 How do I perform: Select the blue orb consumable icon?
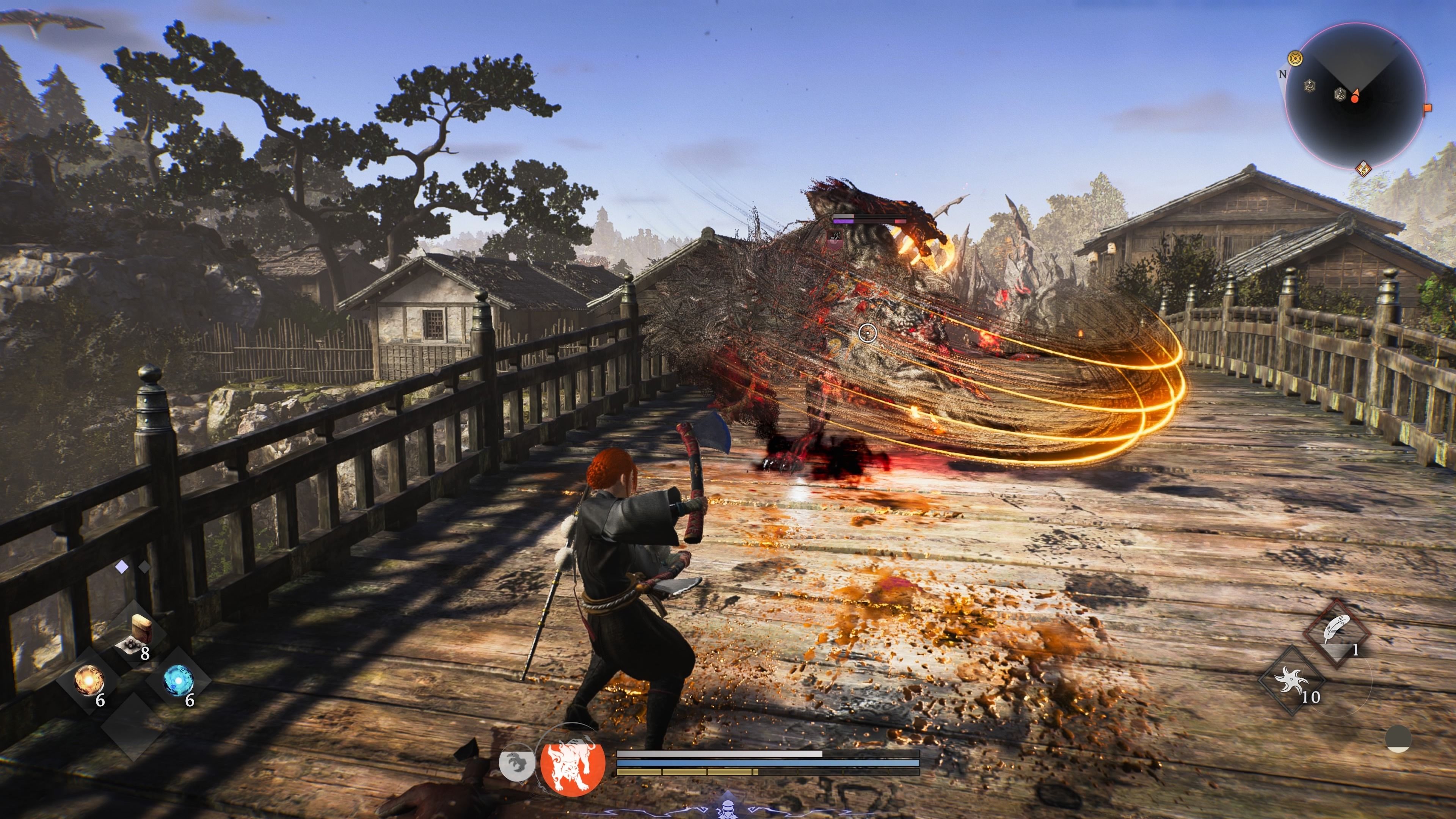click(178, 681)
